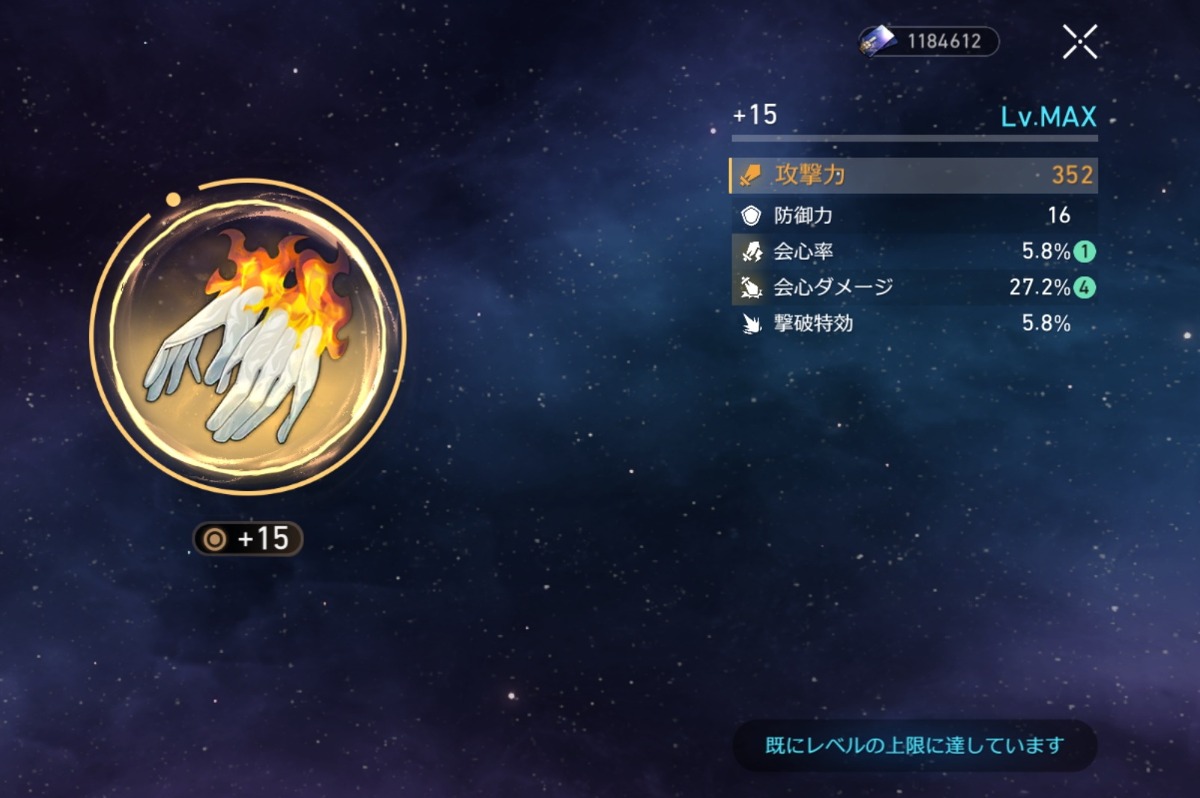Viewport: 1200px width, 798px height.
Task: Select the flaming gloves relic icon
Action: pos(248,336)
